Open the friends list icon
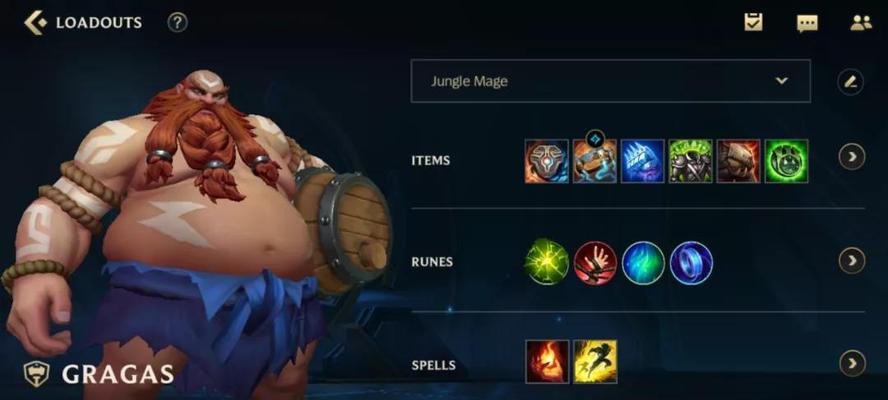This screenshot has width=888, height=400. tap(860, 23)
